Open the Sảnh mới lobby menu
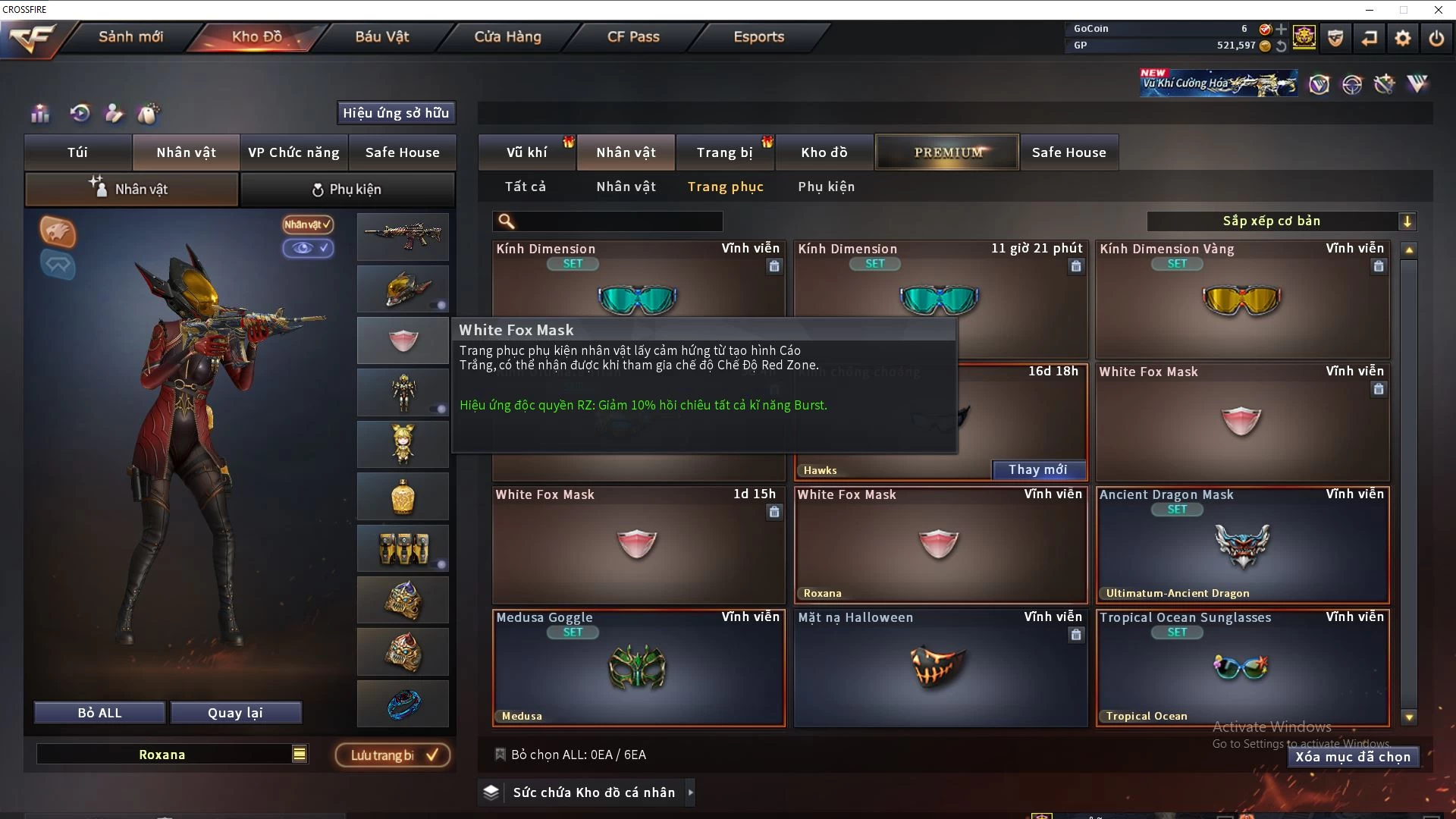This screenshot has height=819, width=1456. coord(130,36)
